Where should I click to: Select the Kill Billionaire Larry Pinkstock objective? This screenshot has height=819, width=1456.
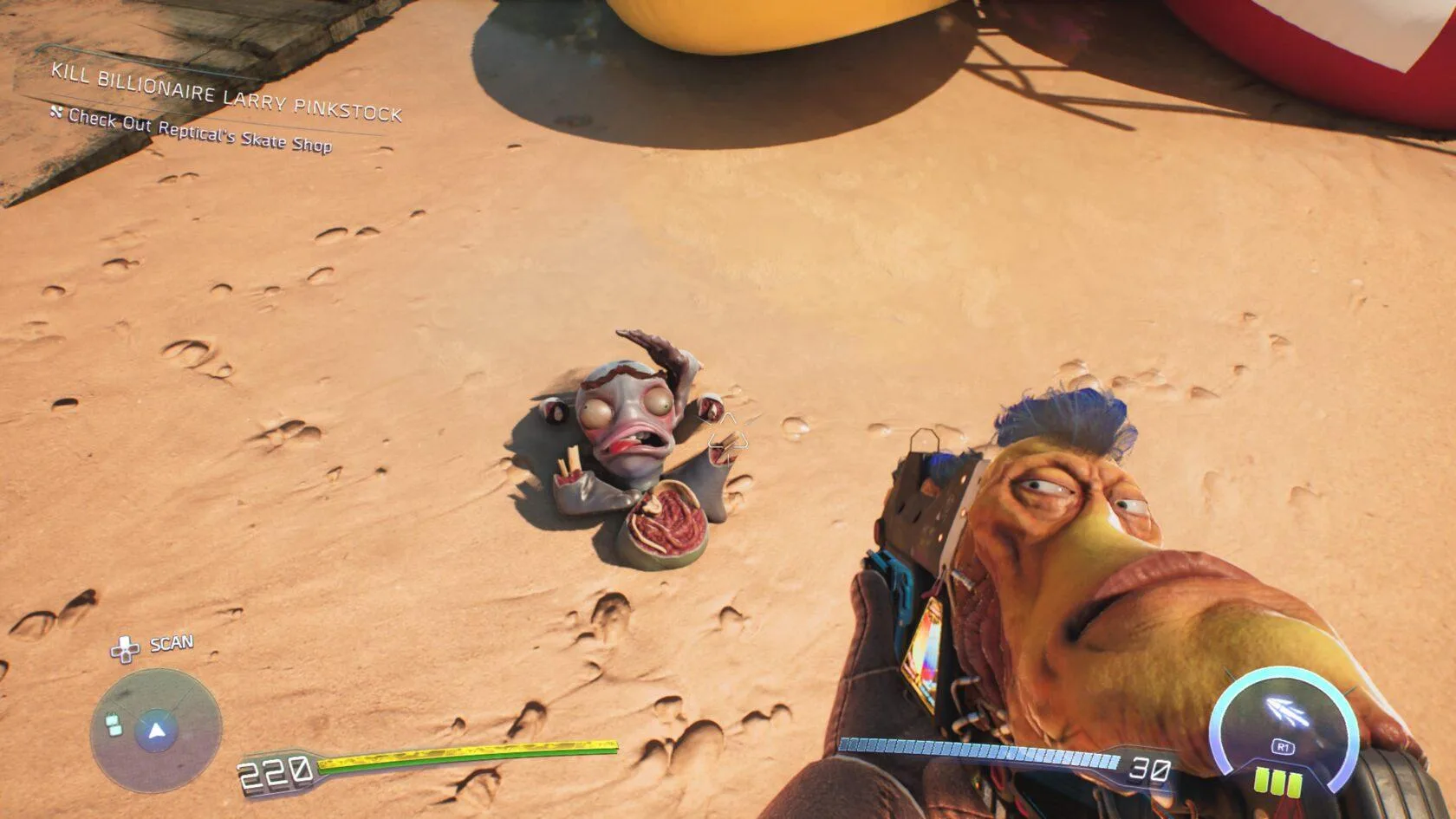tap(226, 93)
